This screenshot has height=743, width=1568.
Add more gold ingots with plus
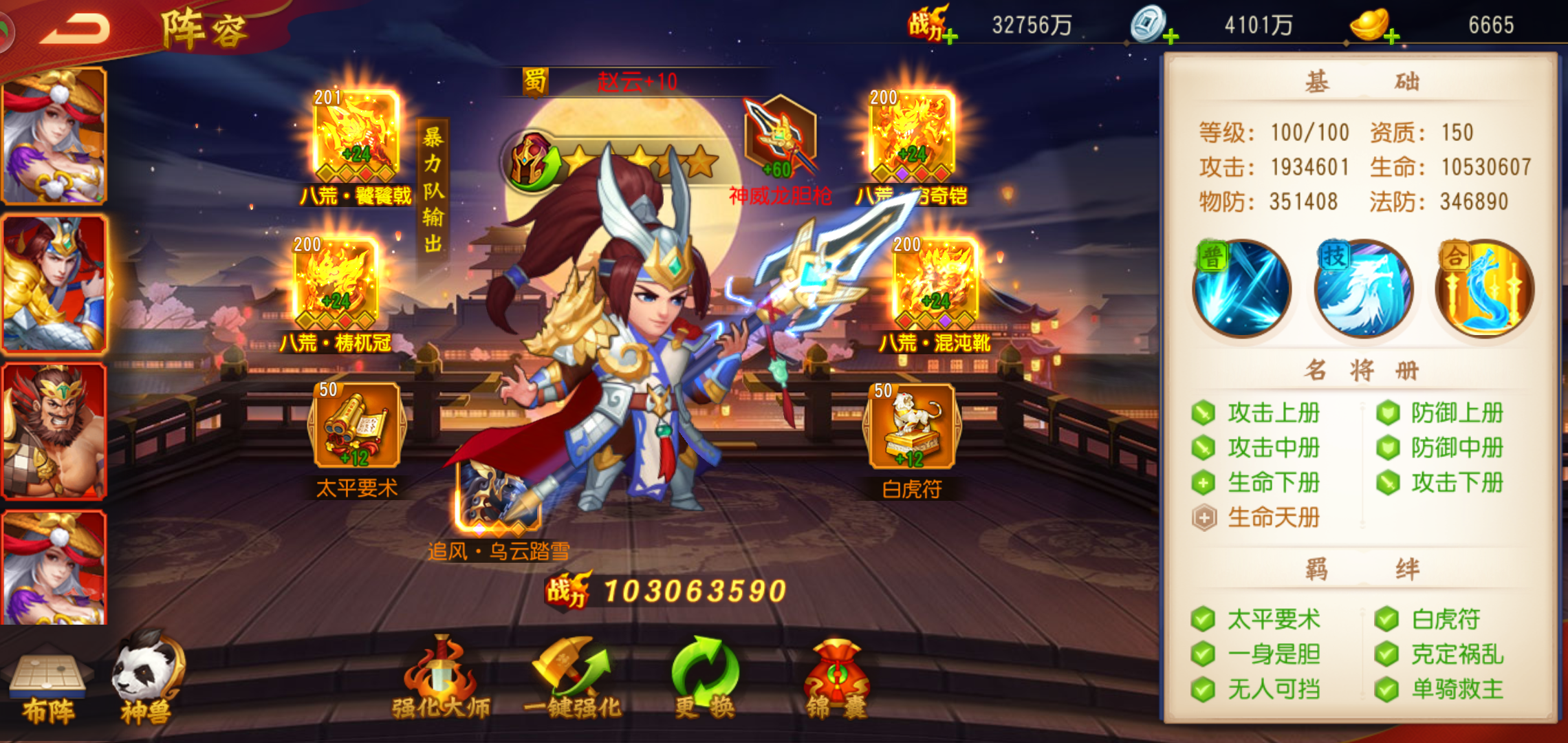1391,36
